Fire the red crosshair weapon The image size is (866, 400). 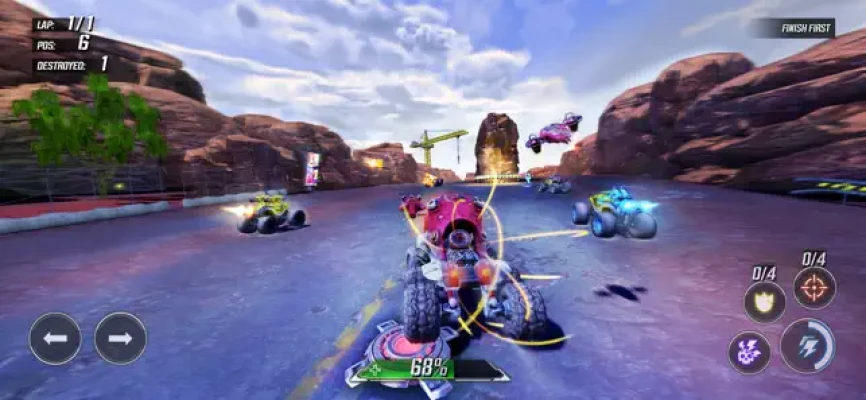point(814,288)
